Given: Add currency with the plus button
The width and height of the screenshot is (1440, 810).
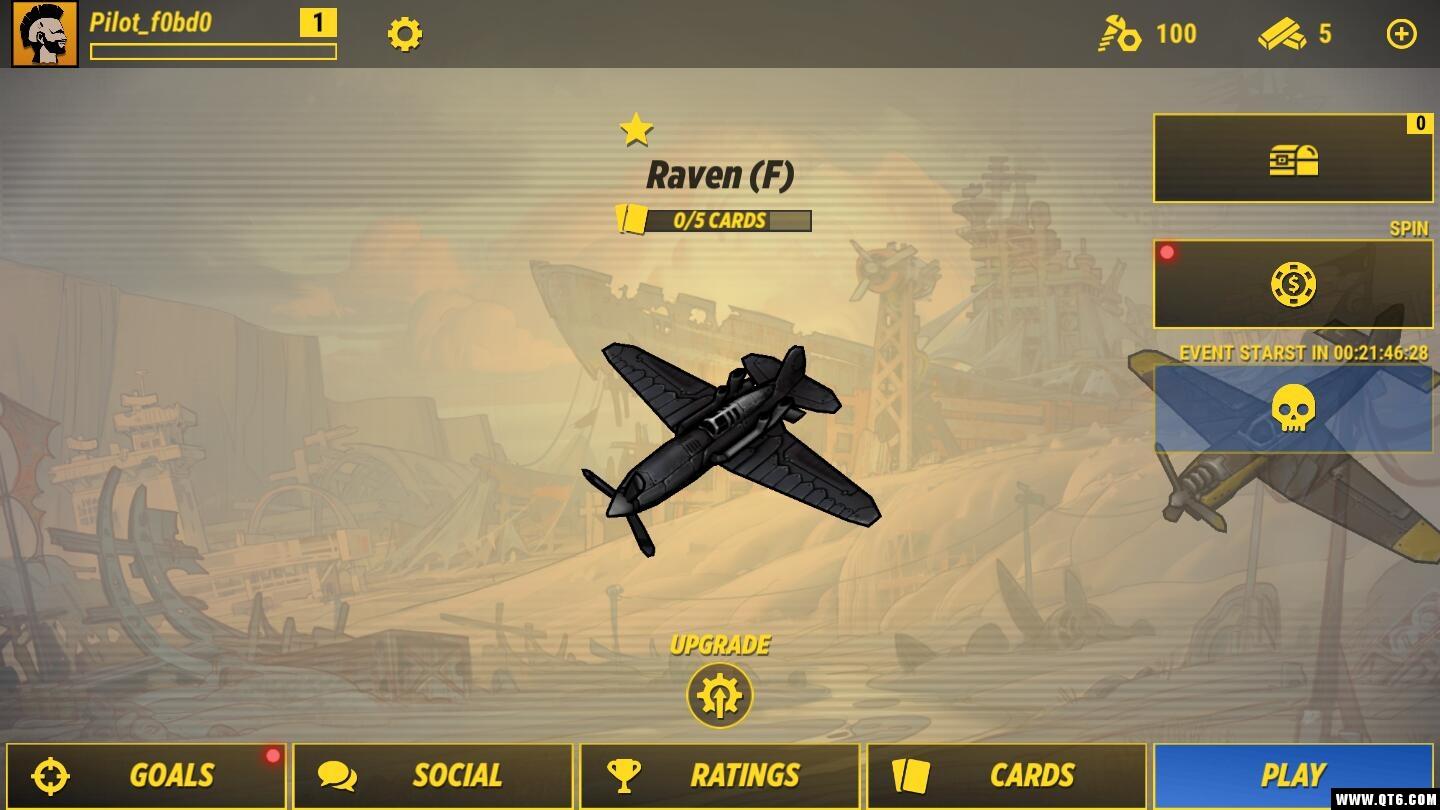Looking at the screenshot, I should (x=1401, y=35).
